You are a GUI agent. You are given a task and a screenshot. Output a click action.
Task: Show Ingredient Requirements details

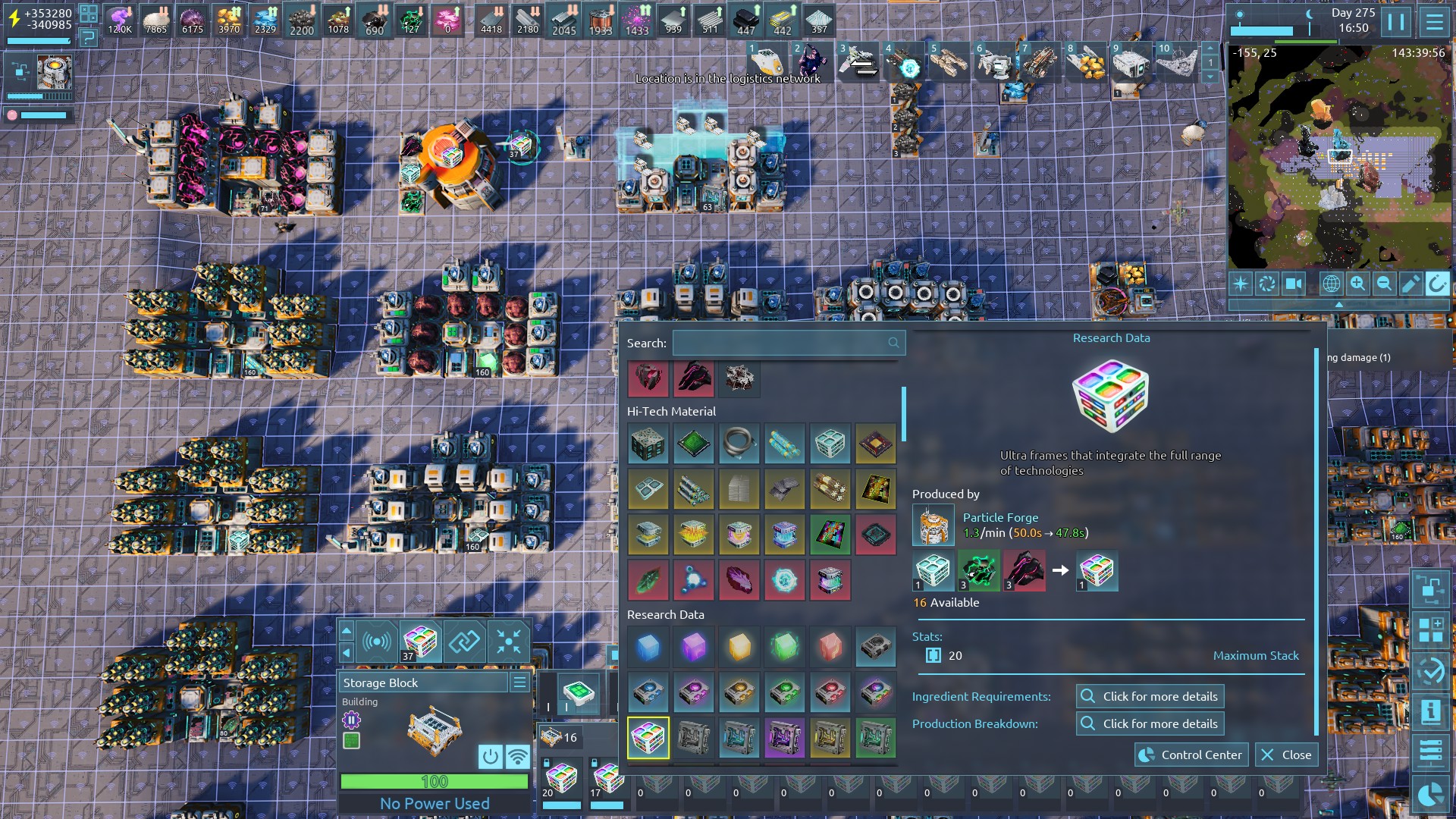[1150, 696]
